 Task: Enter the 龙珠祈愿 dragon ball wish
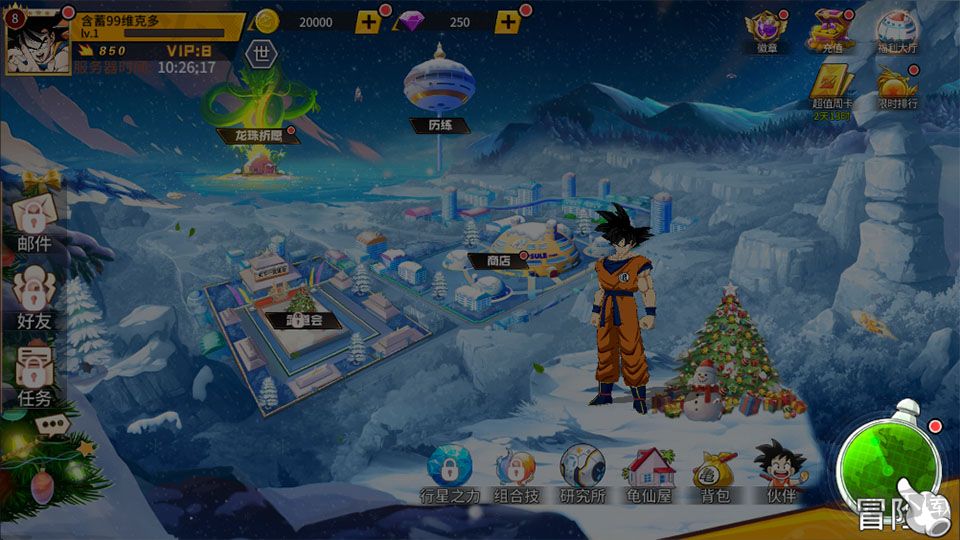pos(255,112)
